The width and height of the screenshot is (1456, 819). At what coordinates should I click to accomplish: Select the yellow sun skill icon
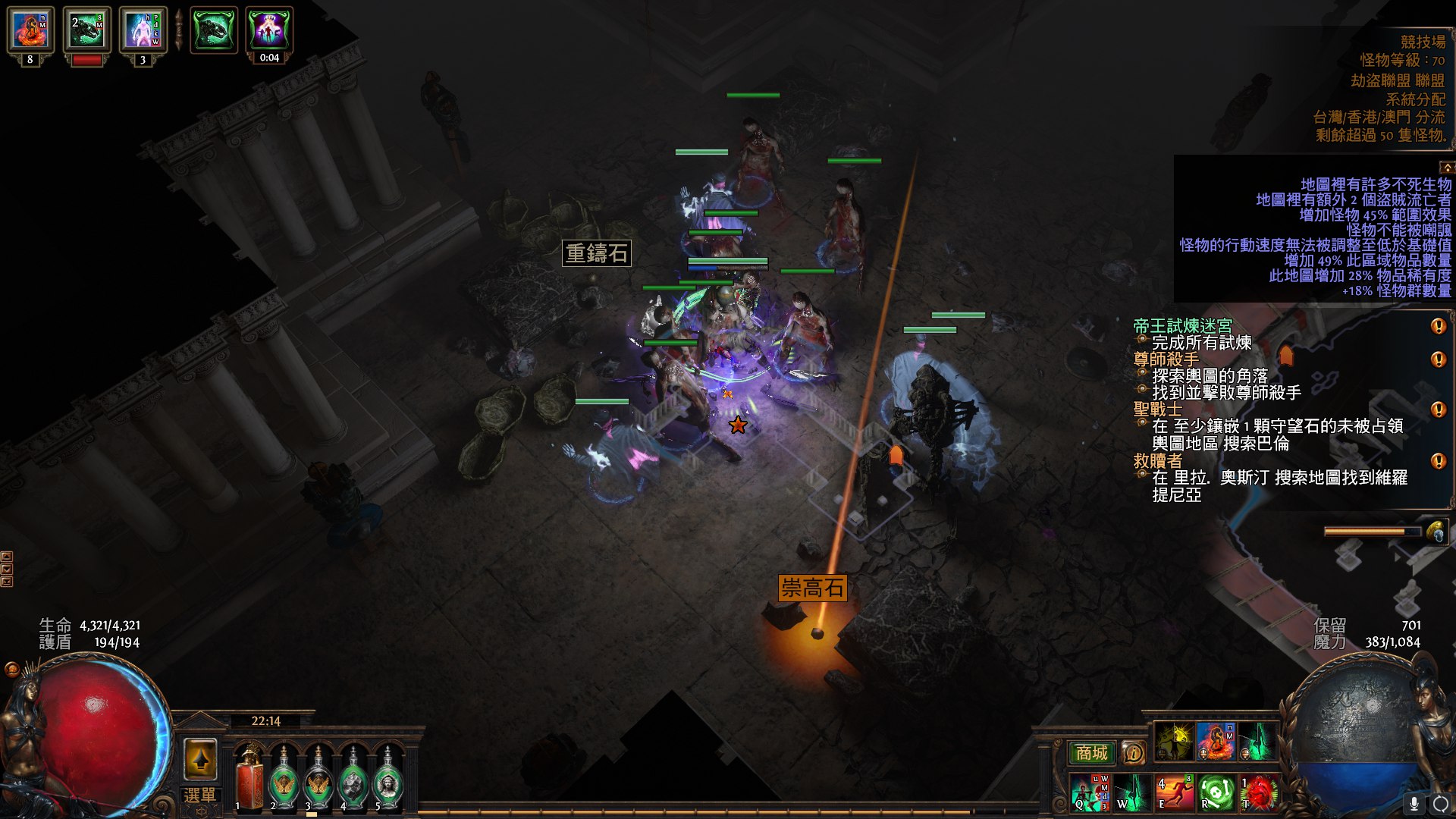pyautogui.click(x=1174, y=742)
